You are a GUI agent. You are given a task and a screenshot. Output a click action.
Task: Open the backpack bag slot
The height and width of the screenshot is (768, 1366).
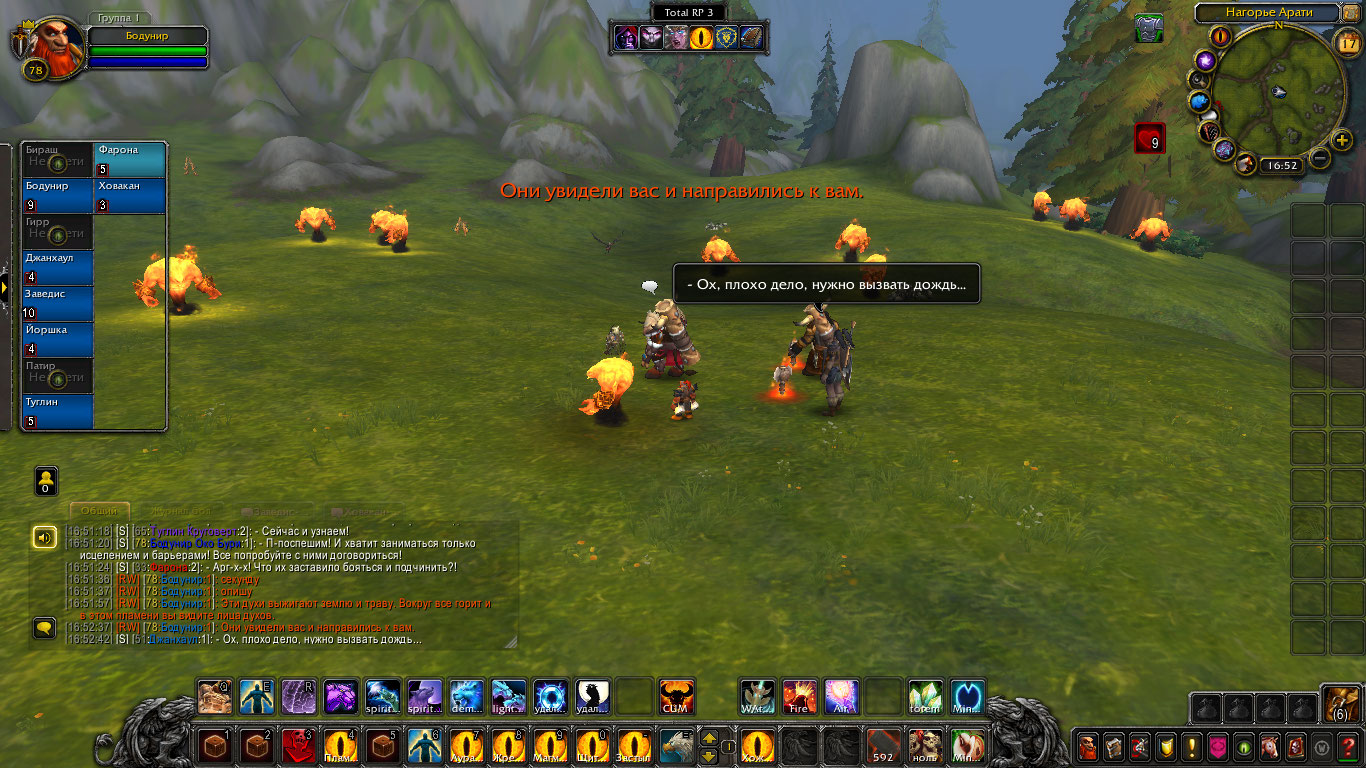tap(1340, 704)
